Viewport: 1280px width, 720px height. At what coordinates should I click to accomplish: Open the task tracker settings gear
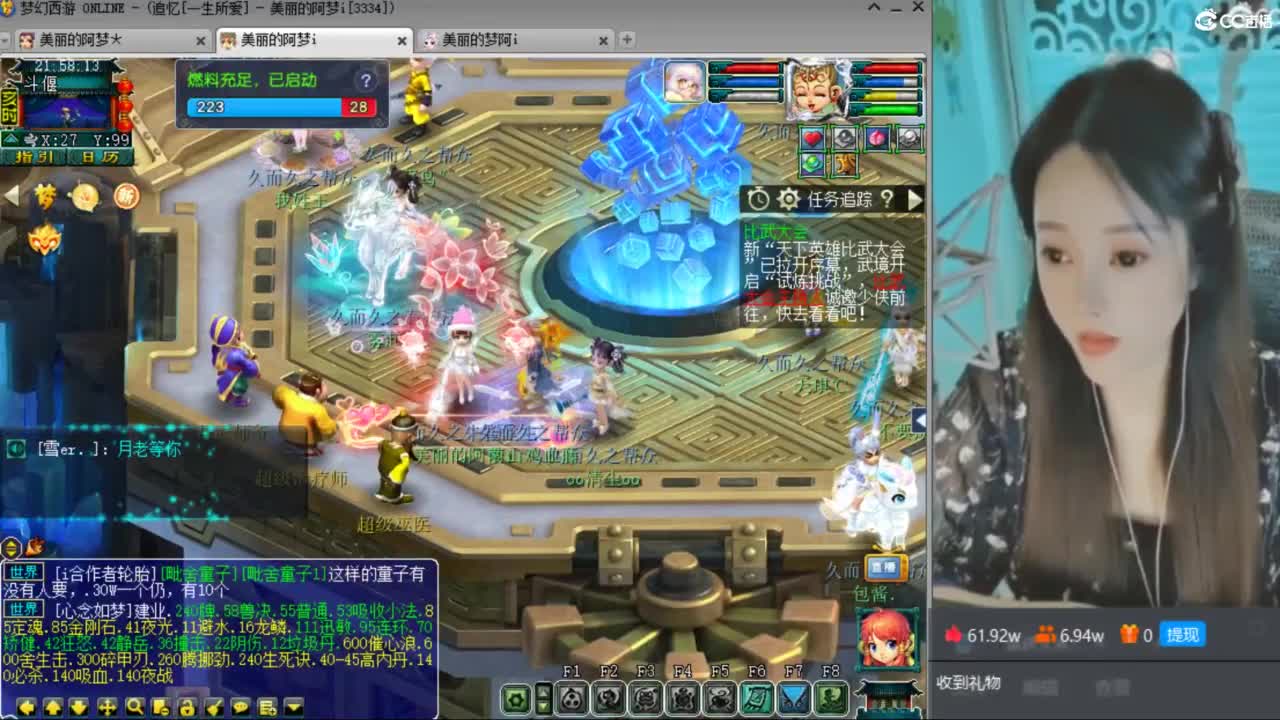point(789,200)
